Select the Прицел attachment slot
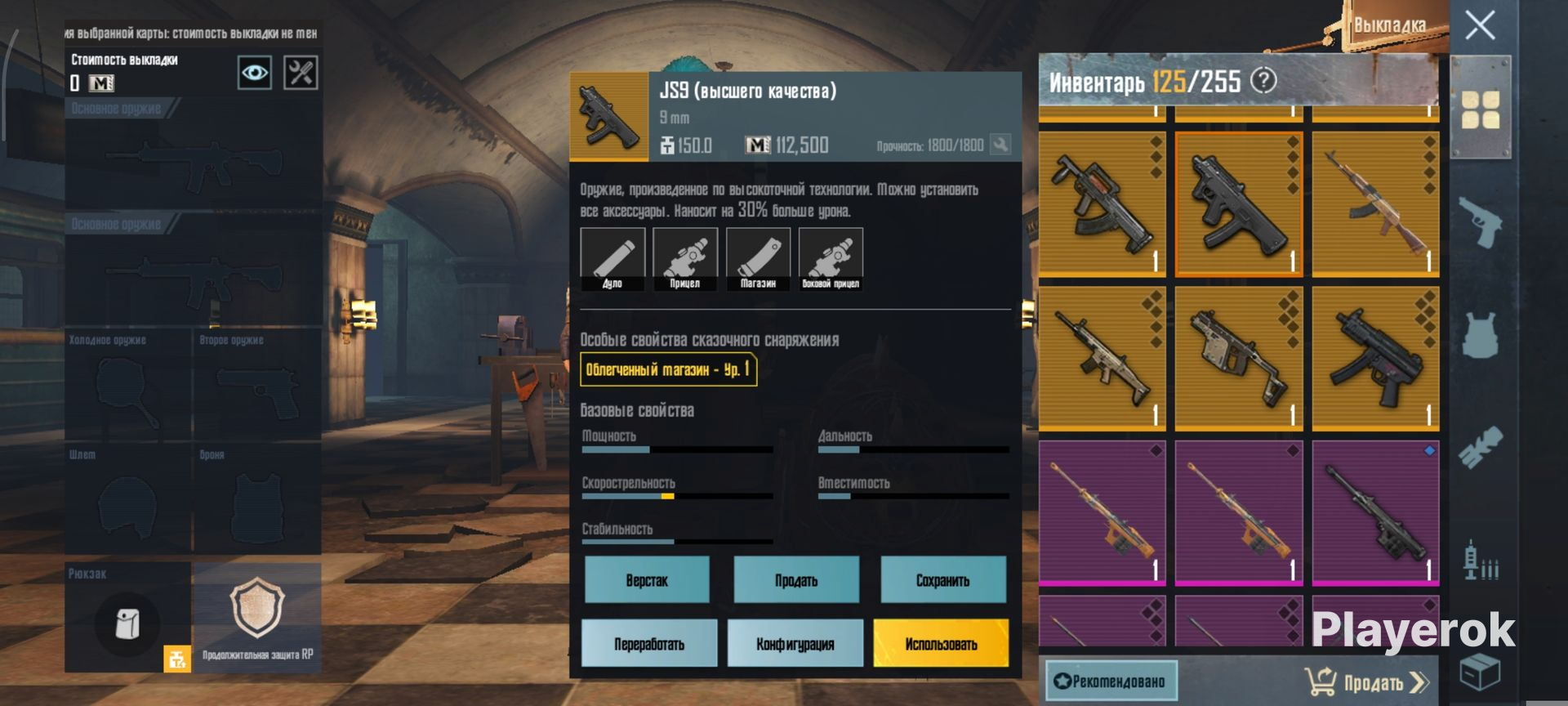The height and width of the screenshot is (706, 1568). [x=685, y=259]
